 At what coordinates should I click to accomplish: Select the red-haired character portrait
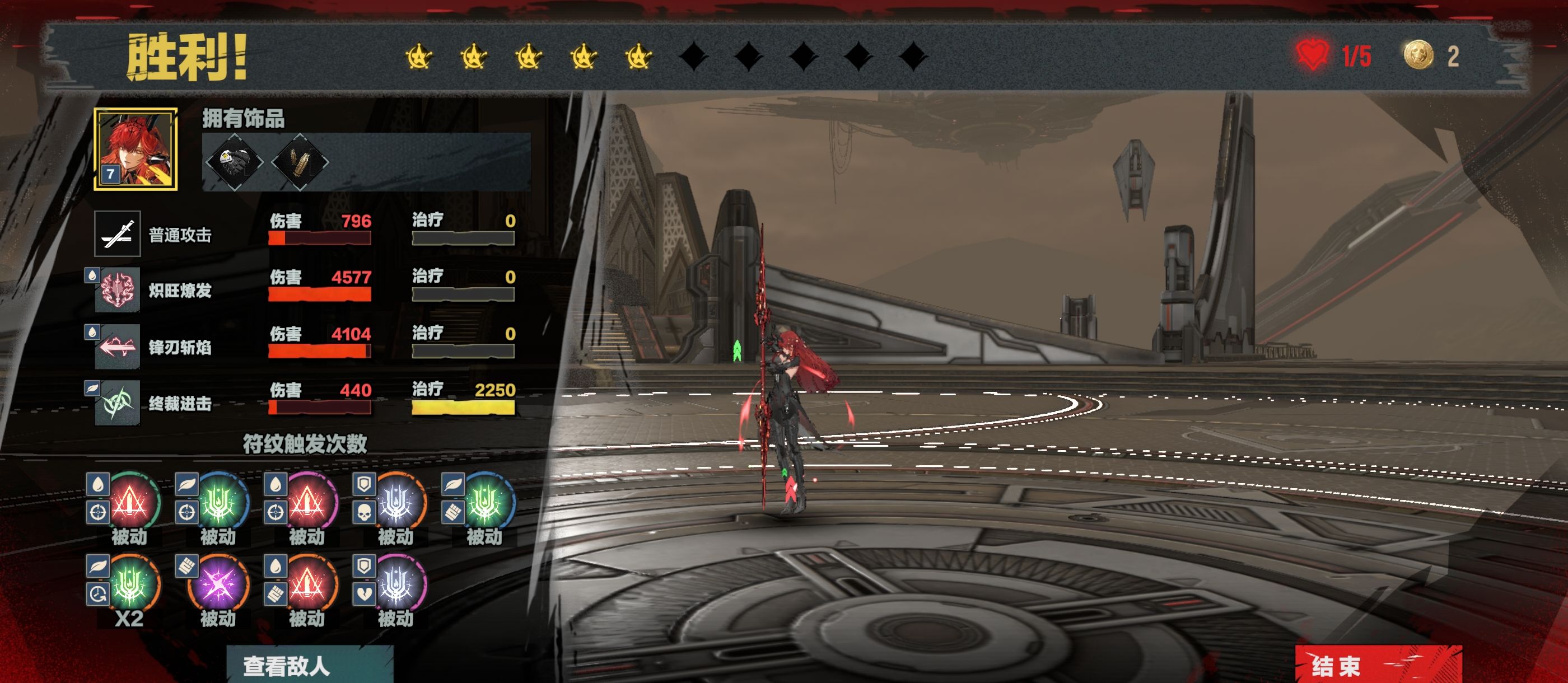click(136, 149)
